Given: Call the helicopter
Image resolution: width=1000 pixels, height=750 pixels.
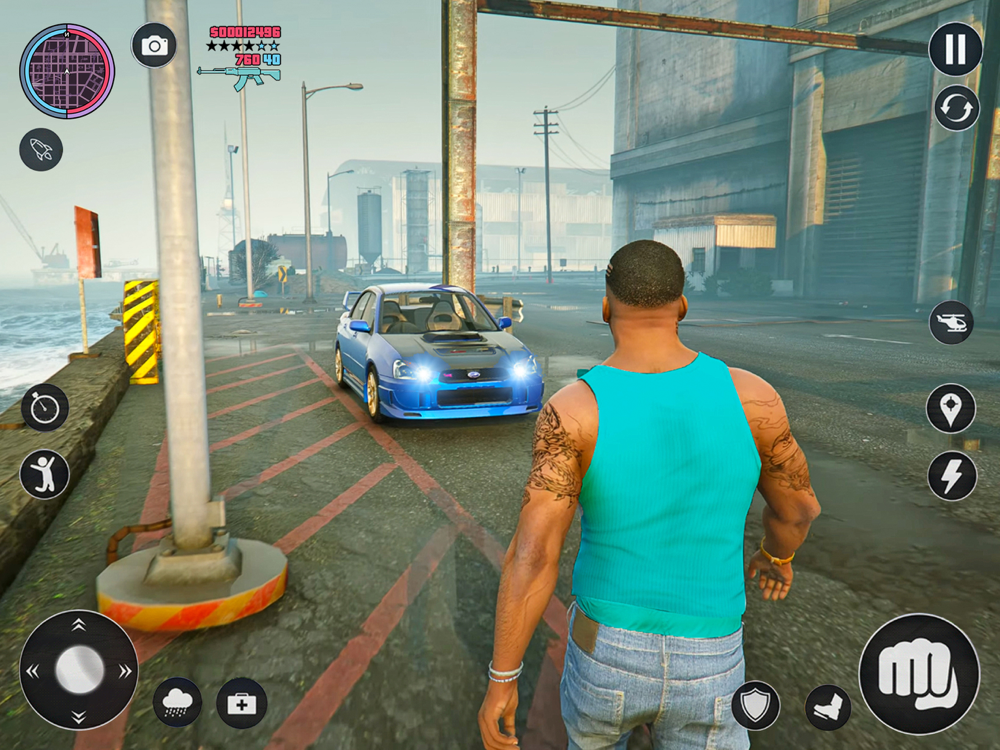Looking at the screenshot, I should click(951, 322).
